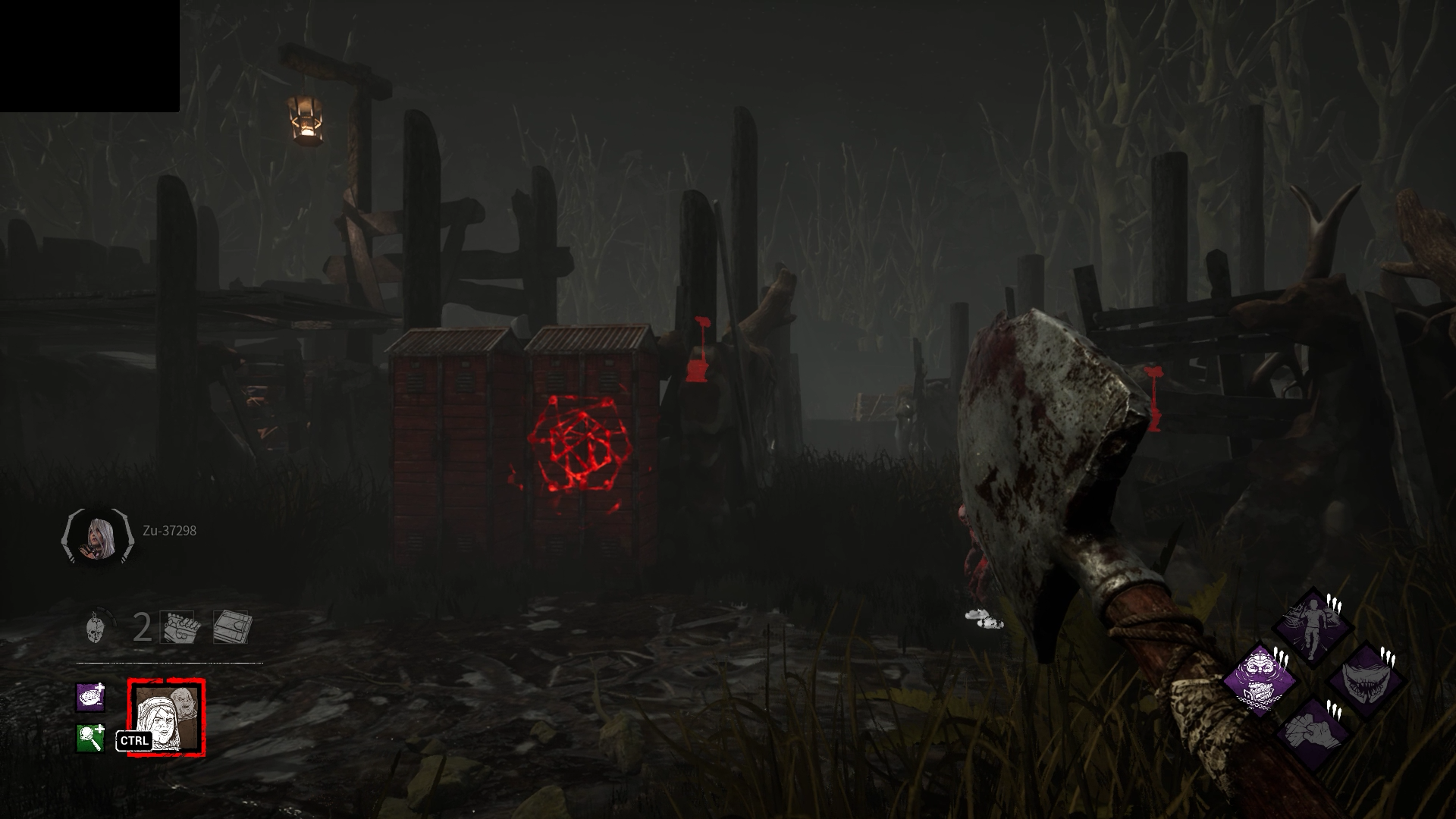Click the hatchet count number 2
1456x819 pixels.
(141, 628)
